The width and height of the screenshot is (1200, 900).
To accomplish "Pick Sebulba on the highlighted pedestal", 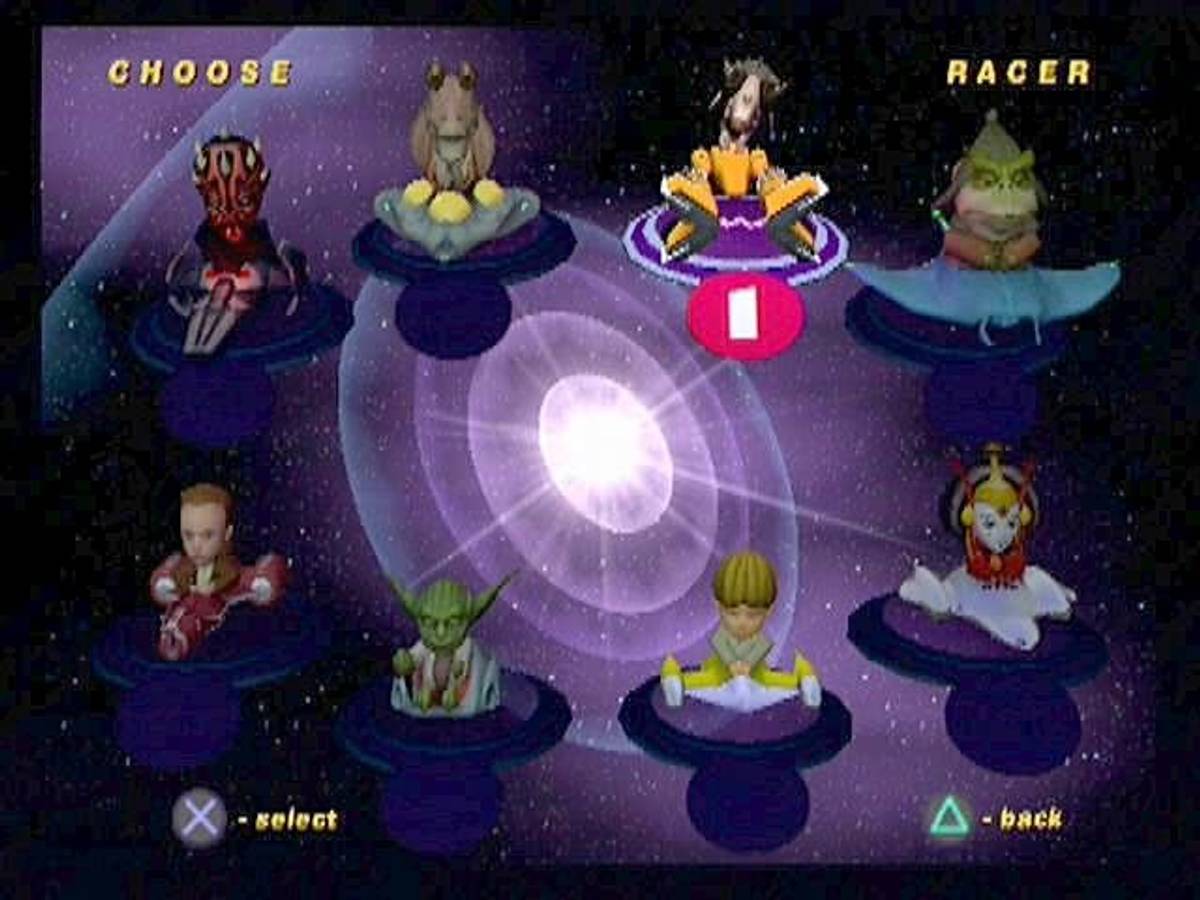I will pyautogui.click(x=737, y=170).
